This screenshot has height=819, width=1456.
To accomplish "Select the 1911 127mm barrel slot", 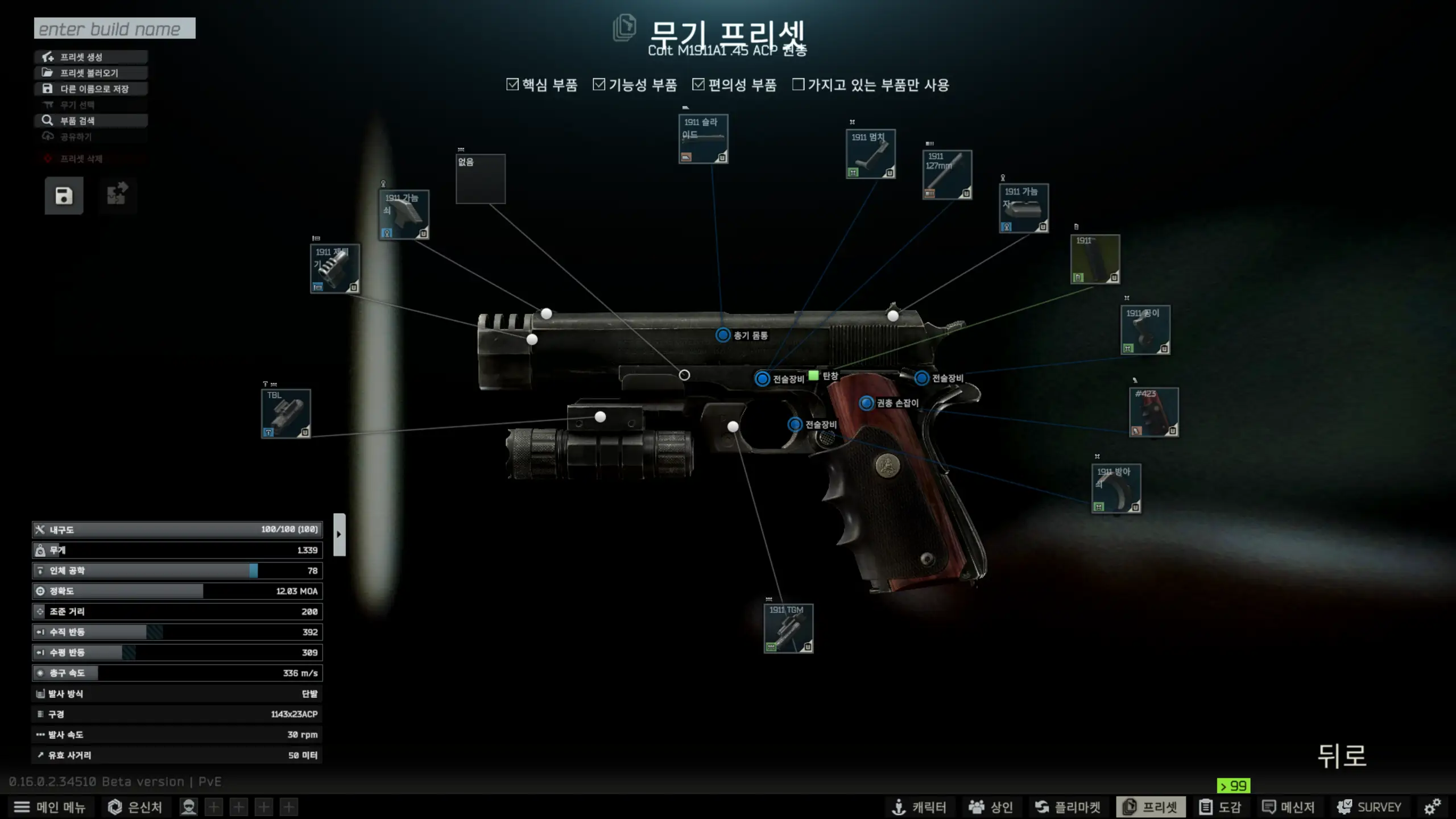I will pyautogui.click(x=947, y=175).
